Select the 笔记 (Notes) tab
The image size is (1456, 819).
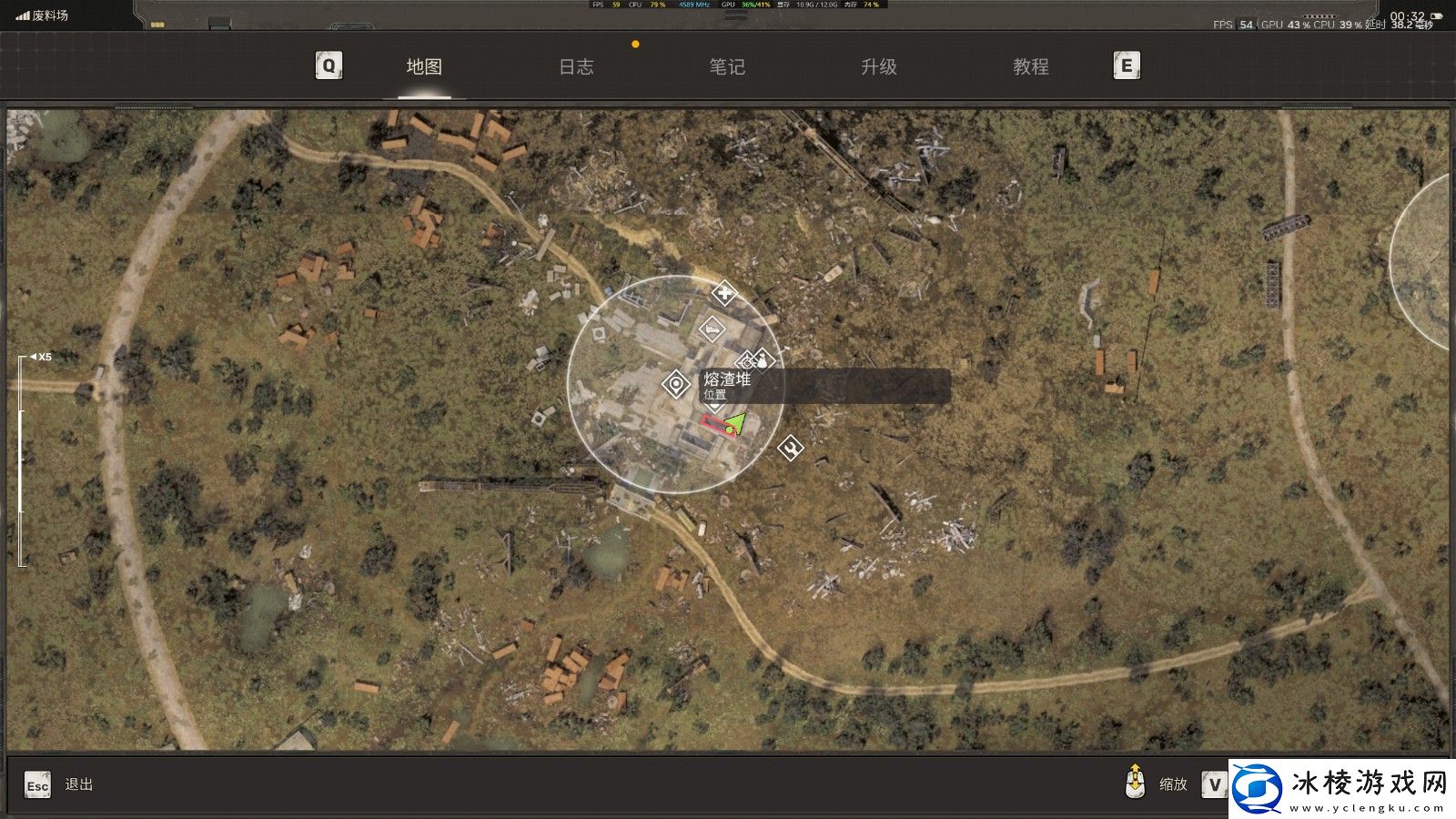tap(727, 66)
